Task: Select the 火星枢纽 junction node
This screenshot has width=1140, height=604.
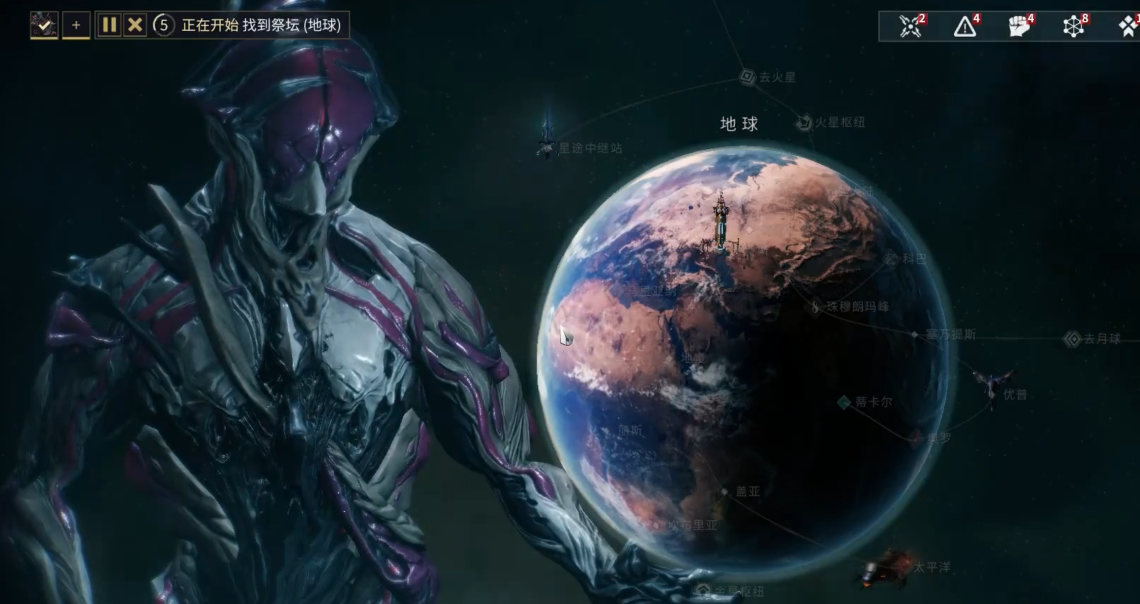Action: [x=805, y=123]
